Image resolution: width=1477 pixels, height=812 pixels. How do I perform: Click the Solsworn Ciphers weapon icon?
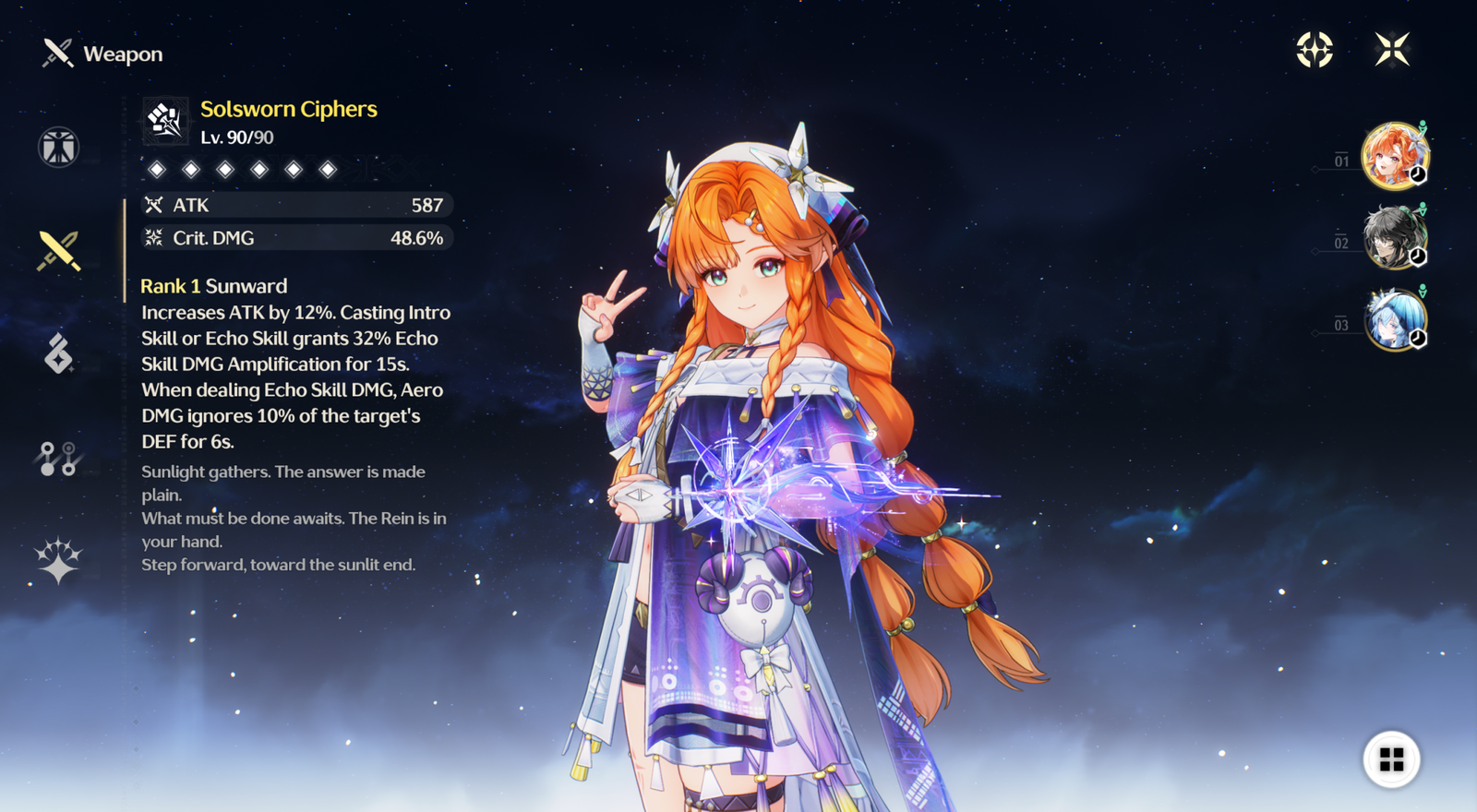click(165, 121)
